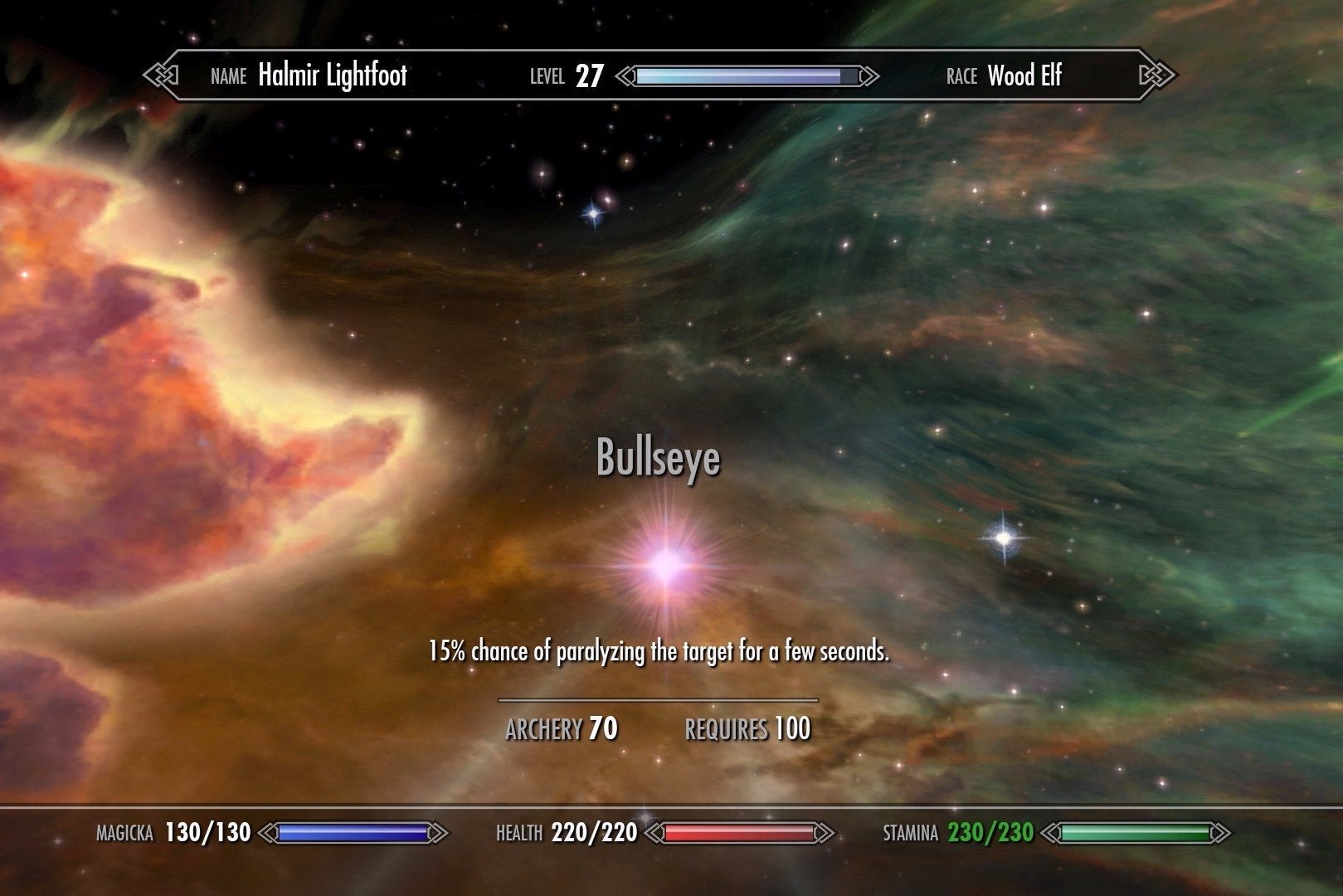The image size is (1343, 896).
Task: Select the Name entry Halmir Lightfoot
Action: [333, 75]
